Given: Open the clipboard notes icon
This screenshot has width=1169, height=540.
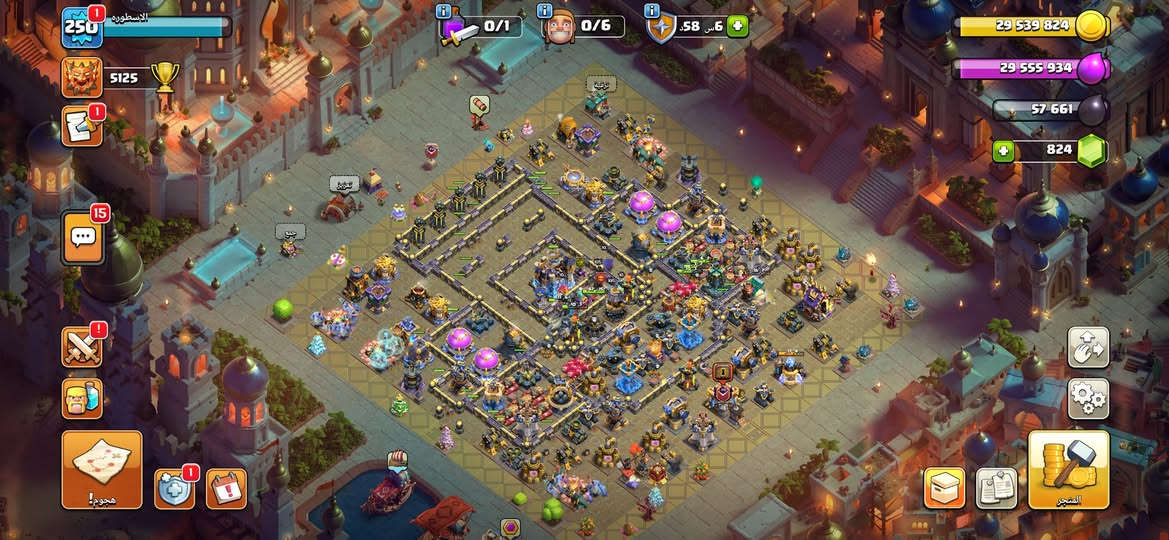Looking at the screenshot, I should (x=996, y=488).
